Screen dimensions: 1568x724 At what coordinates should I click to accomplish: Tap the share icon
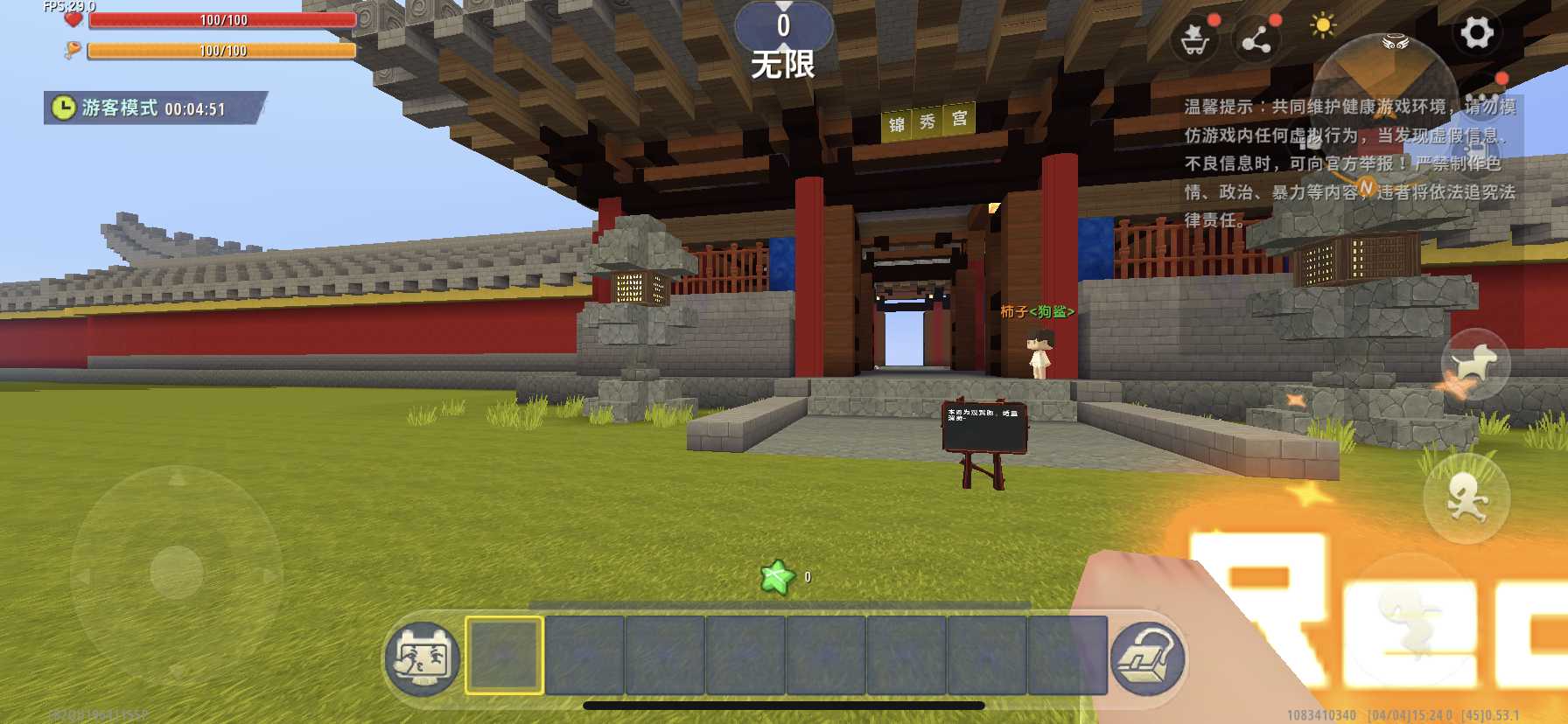(x=1256, y=39)
